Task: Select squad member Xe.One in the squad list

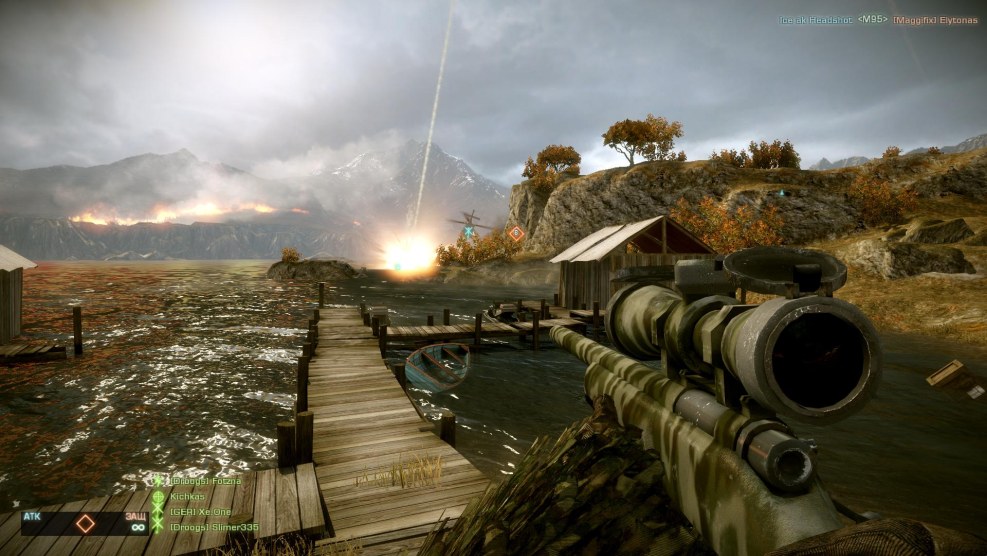Action: click(x=200, y=512)
